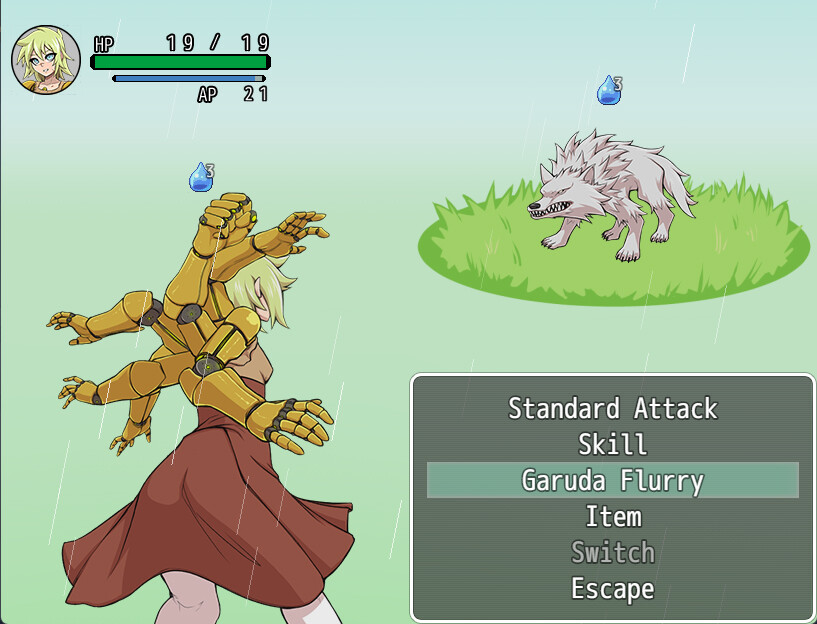Open the Skill submenu
Screen dimensions: 817x624
(612, 444)
